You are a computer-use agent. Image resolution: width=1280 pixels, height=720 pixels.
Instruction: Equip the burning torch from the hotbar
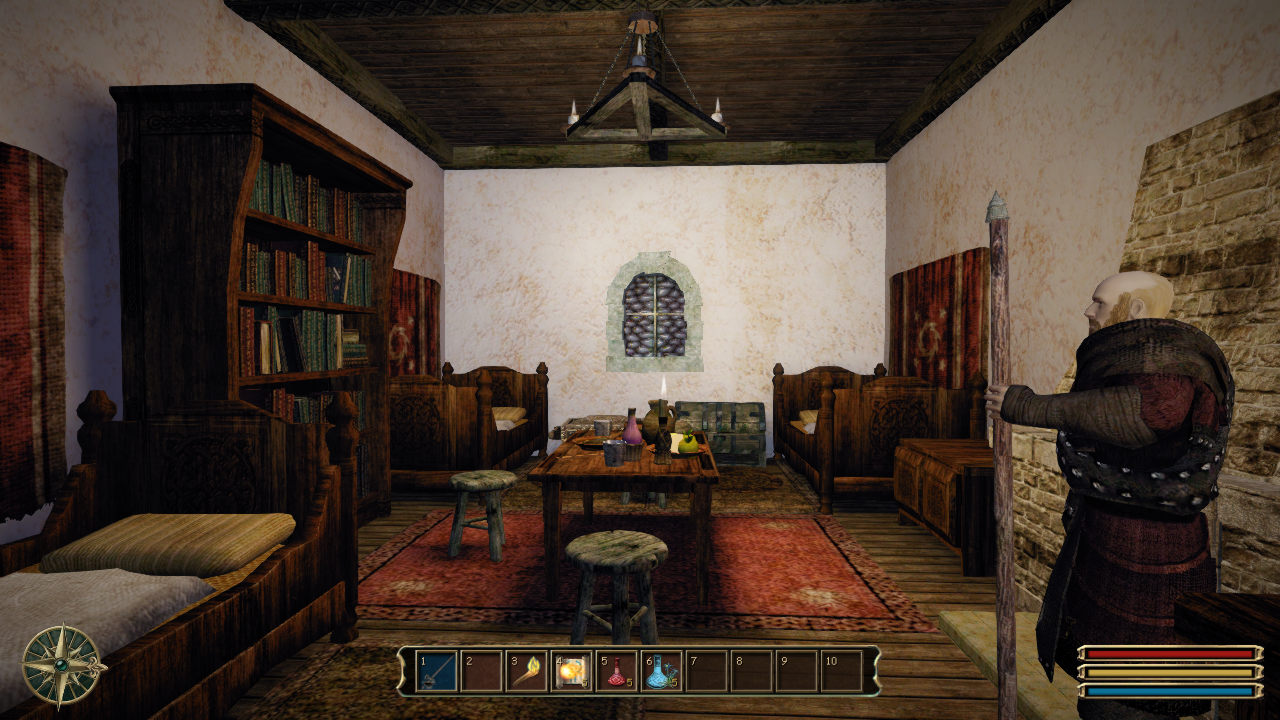(x=527, y=671)
